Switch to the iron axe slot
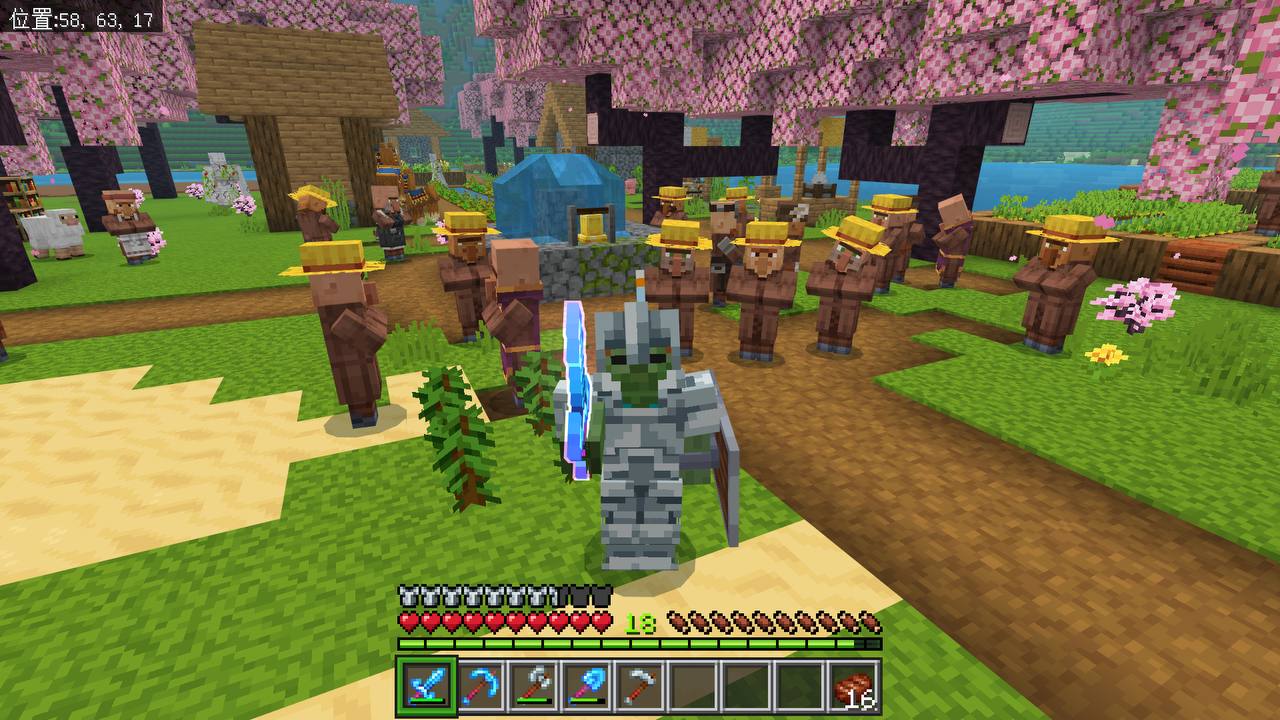Image resolution: width=1280 pixels, height=720 pixels. [533, 686]
